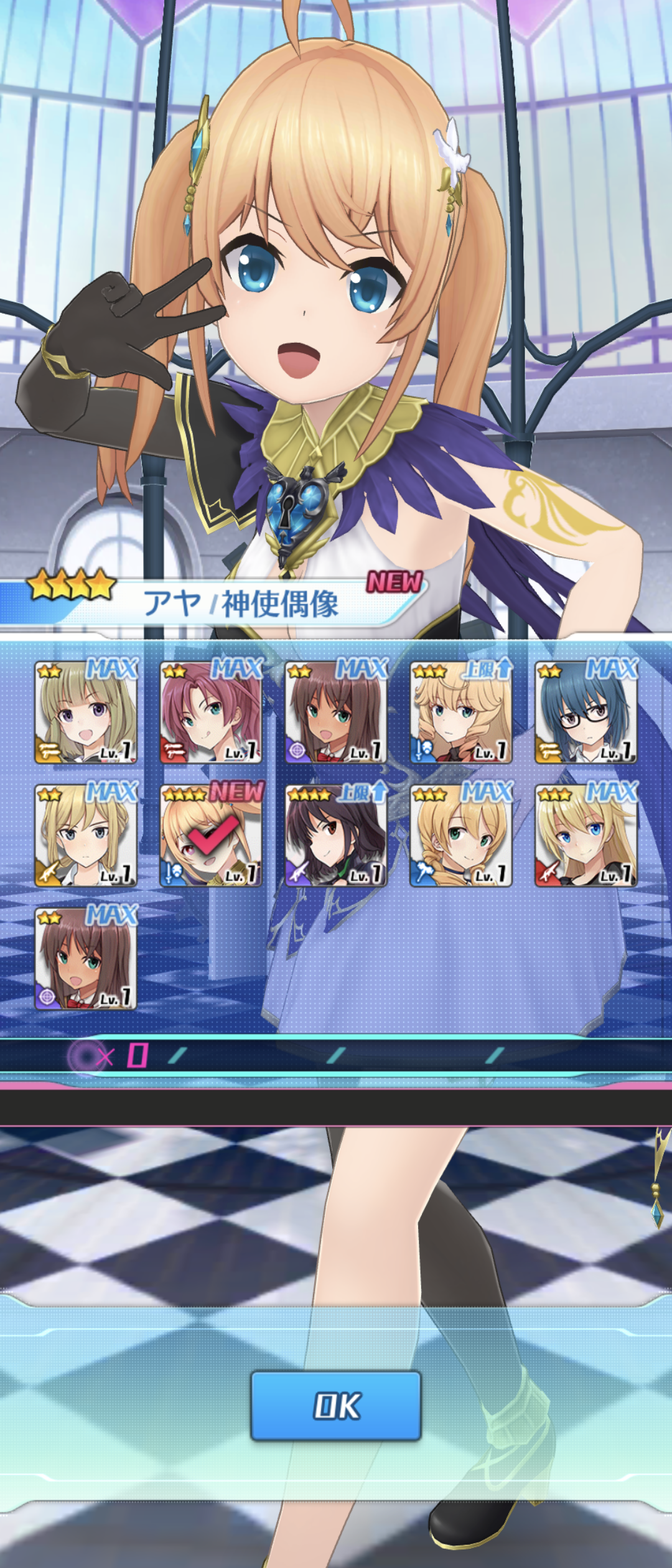Pick the black-haired four-star character card
The image size is (672, 1568).
point(336,836)
